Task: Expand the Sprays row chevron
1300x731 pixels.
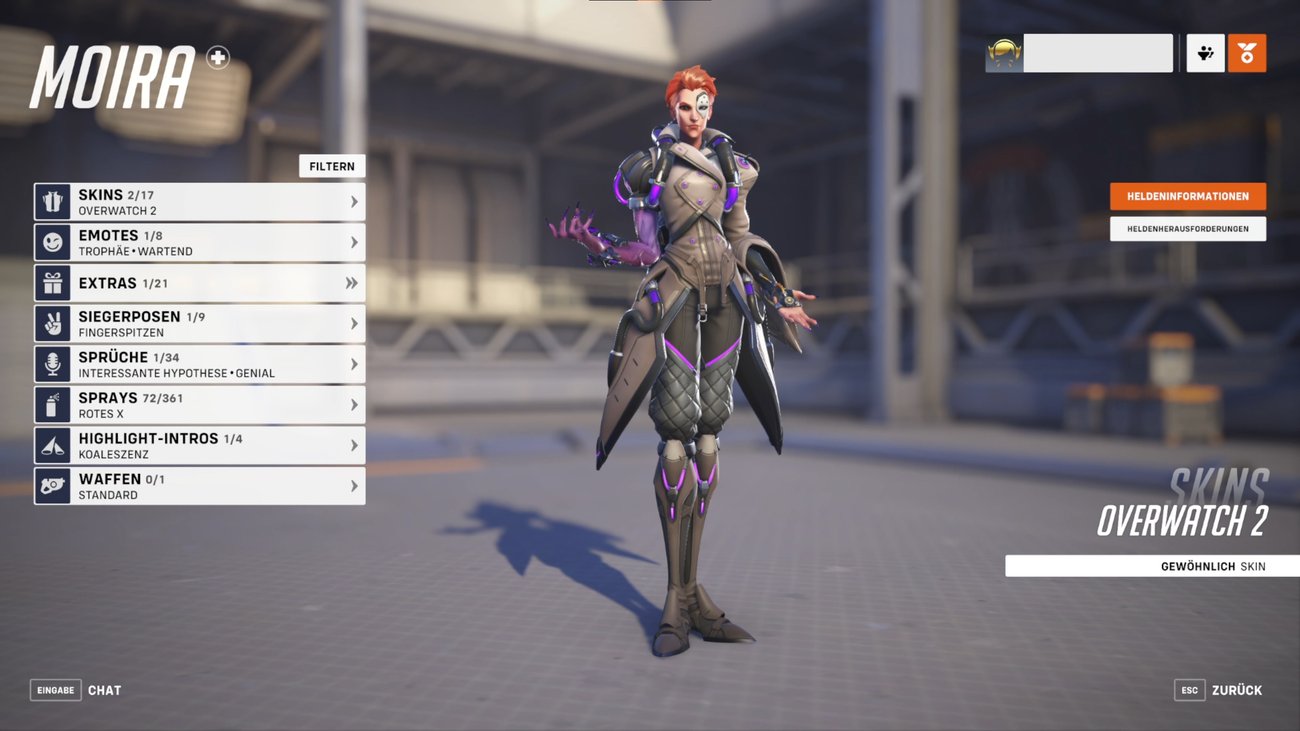Action: pos(355,404)
